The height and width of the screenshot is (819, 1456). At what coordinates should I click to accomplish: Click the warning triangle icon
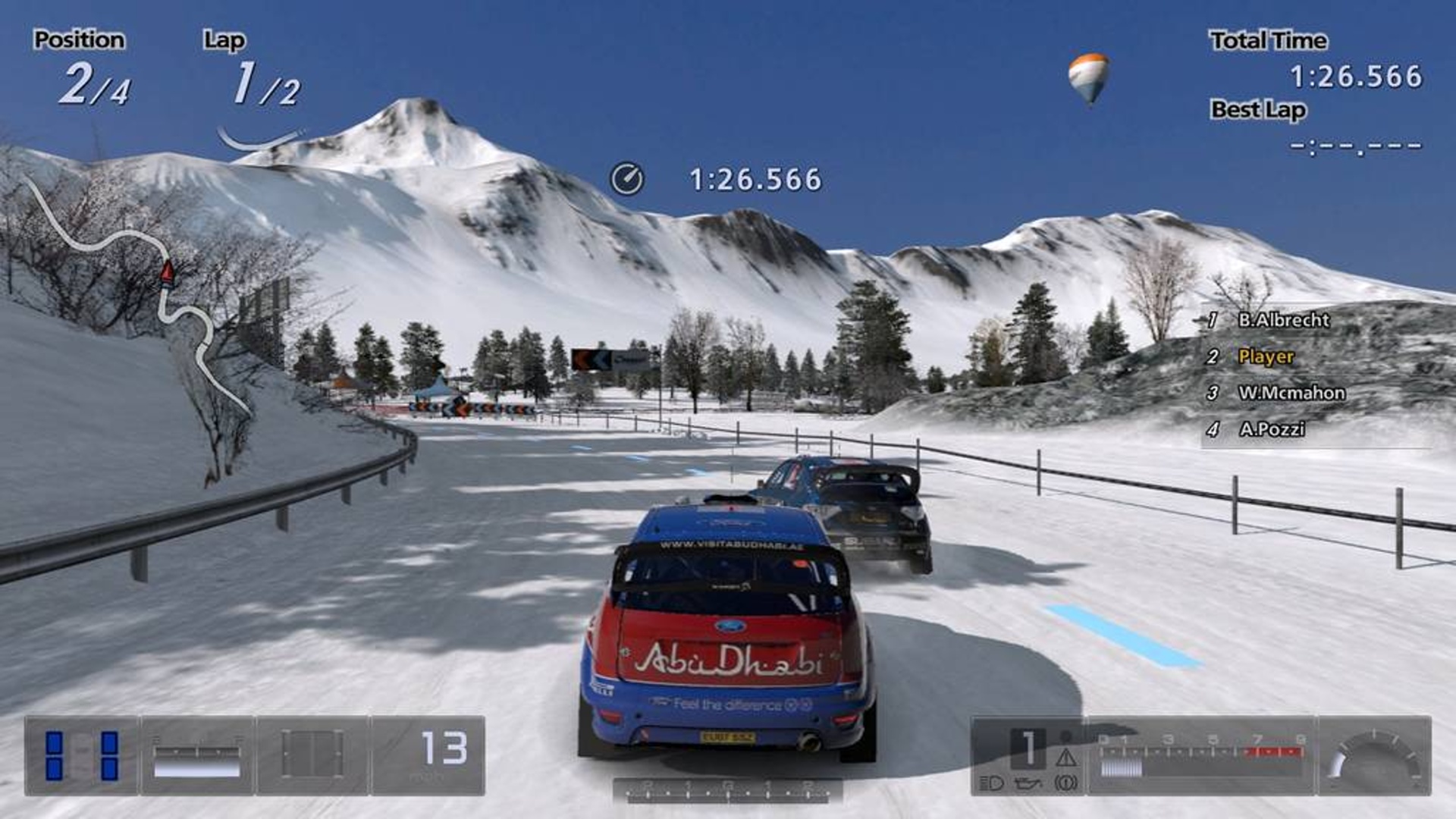1066,757
